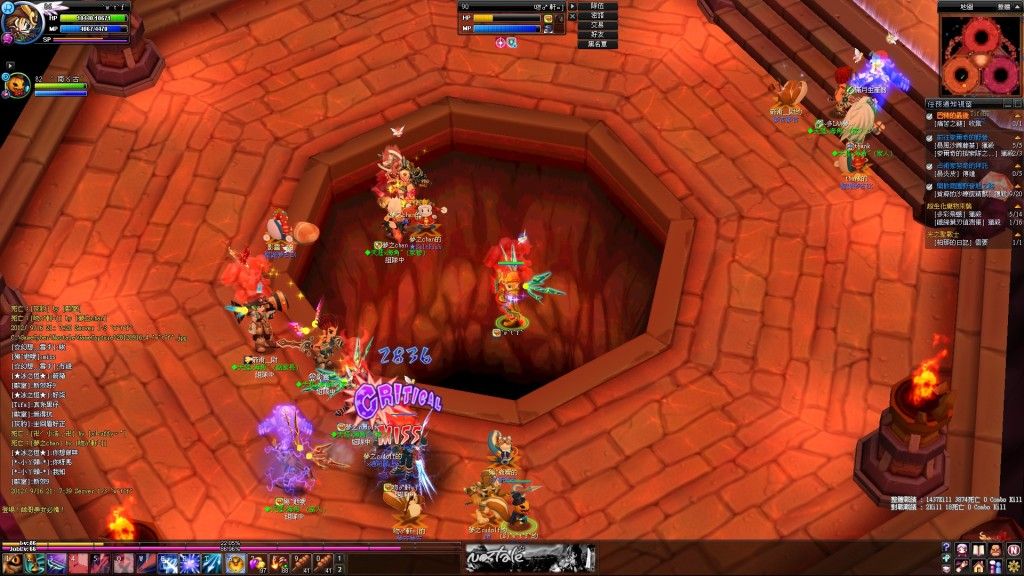1024x576 pixels.
Task: Select 密語 to whisper the target
Action: 597,16
